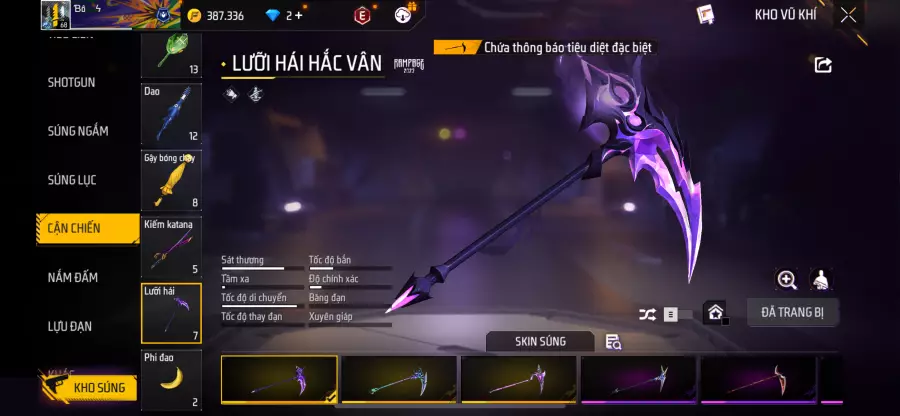Switch to the SÚNG NGẮM category
This screenshot has height=416, width=900.
point(78,131)
